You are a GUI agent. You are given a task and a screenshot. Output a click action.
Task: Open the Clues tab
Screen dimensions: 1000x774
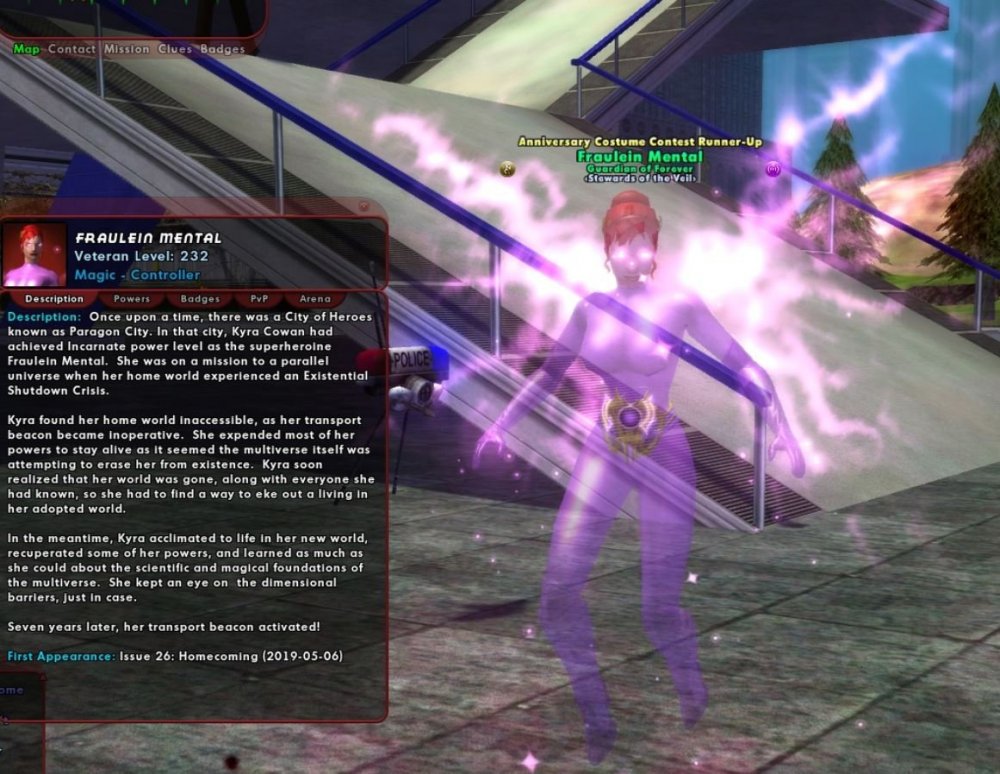click(175, 49)
